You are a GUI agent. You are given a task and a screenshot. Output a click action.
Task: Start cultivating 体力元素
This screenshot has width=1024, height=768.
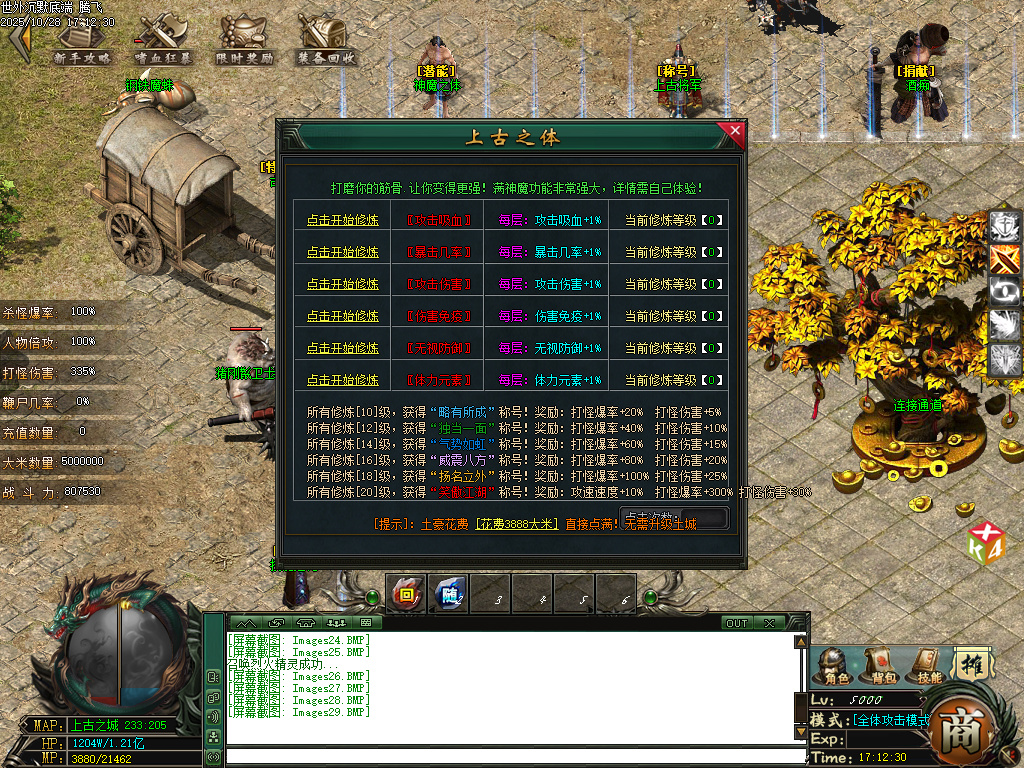(343, 380)
